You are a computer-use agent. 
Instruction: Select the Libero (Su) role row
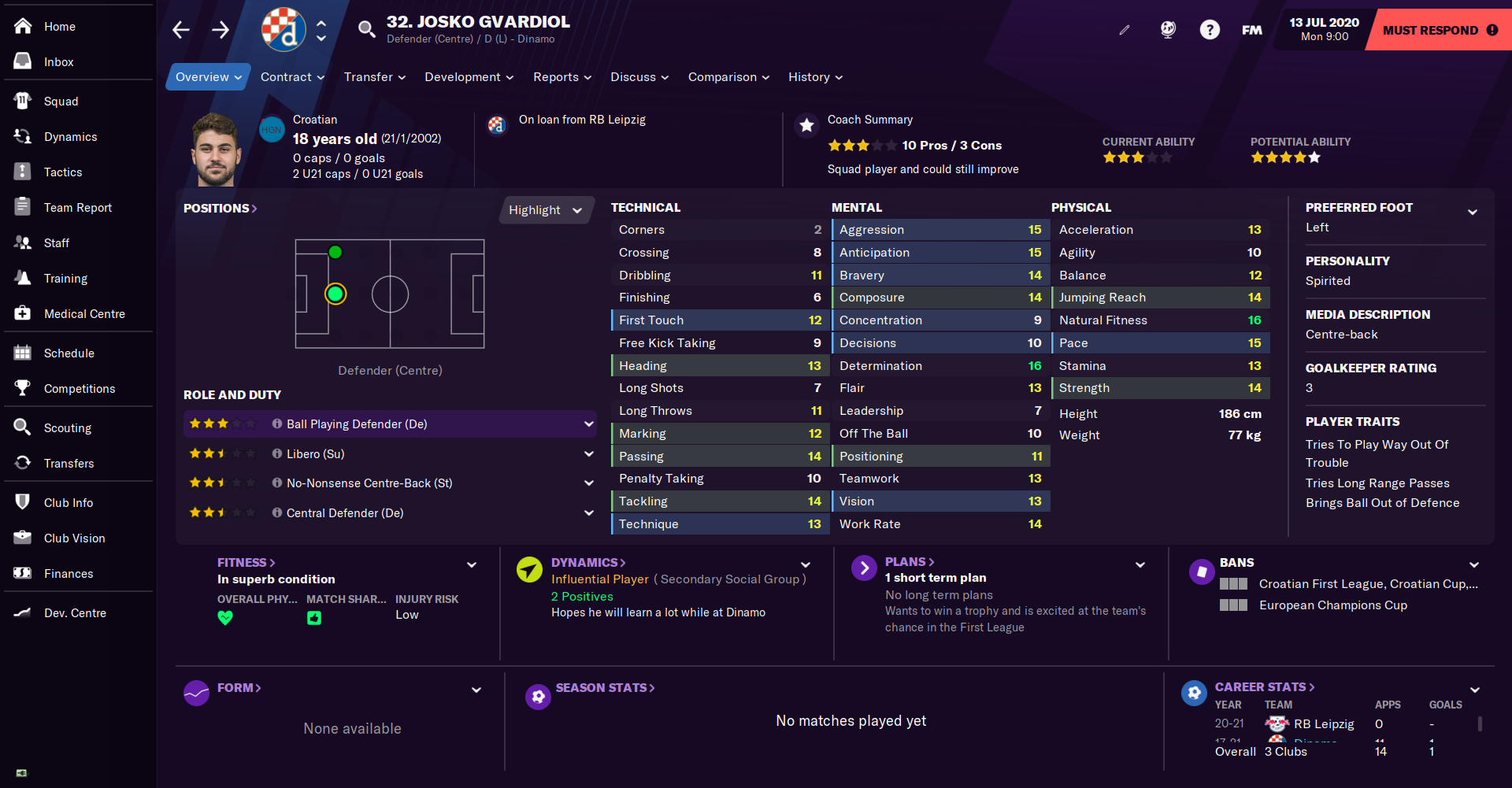click(315, 454)
